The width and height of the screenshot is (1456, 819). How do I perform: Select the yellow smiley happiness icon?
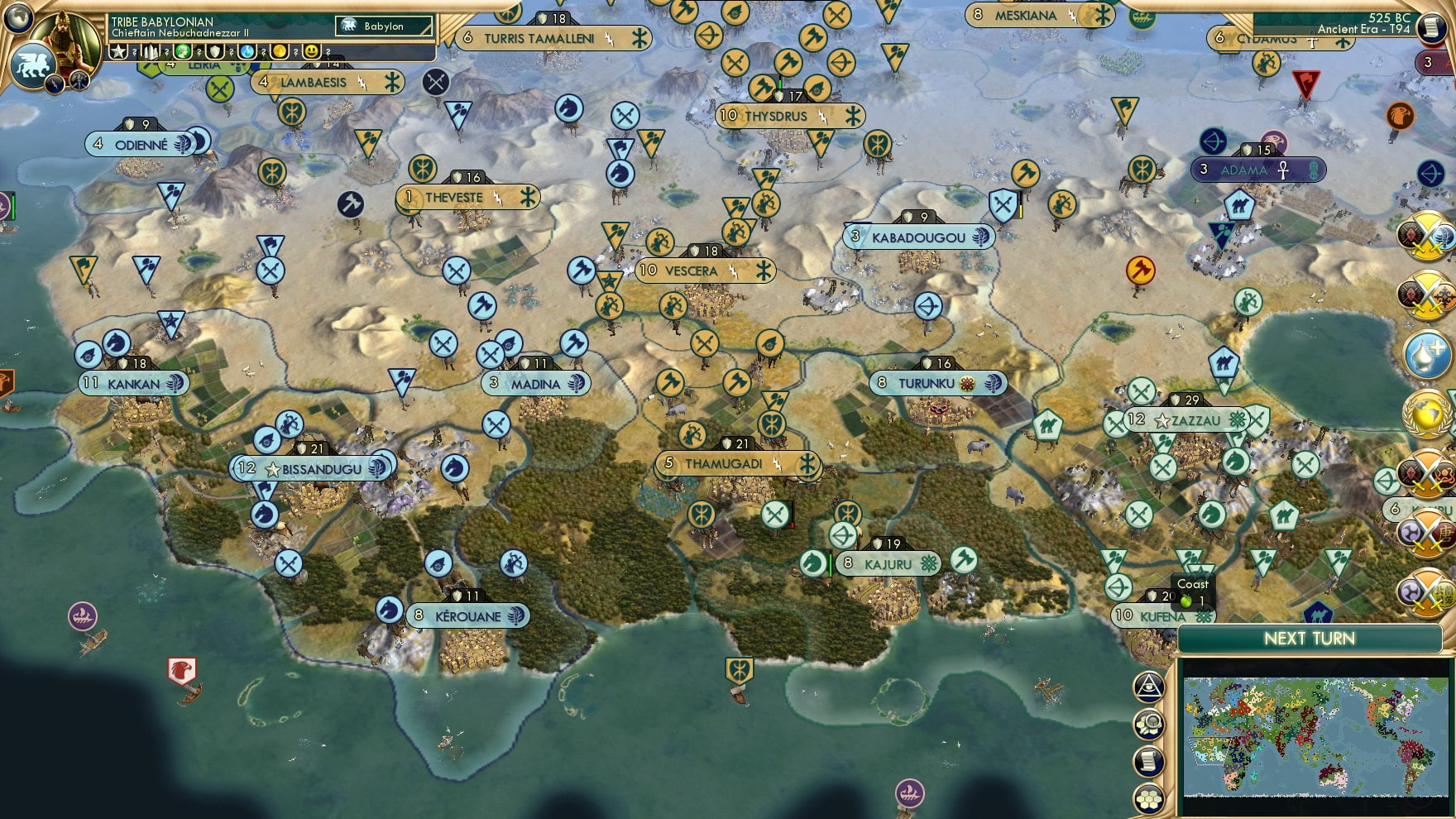311,51
